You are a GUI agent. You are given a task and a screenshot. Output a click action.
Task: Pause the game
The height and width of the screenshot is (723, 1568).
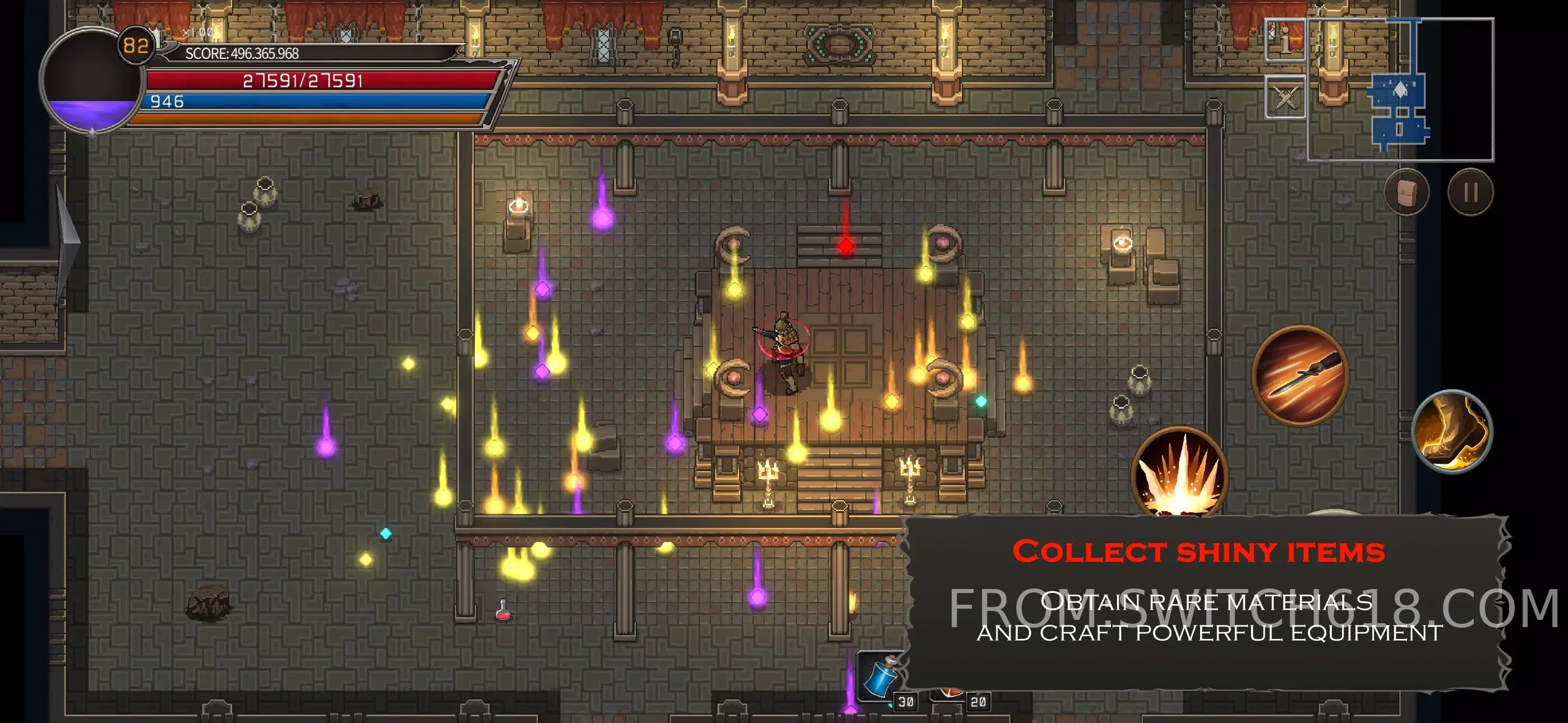tap(1470, 193)
